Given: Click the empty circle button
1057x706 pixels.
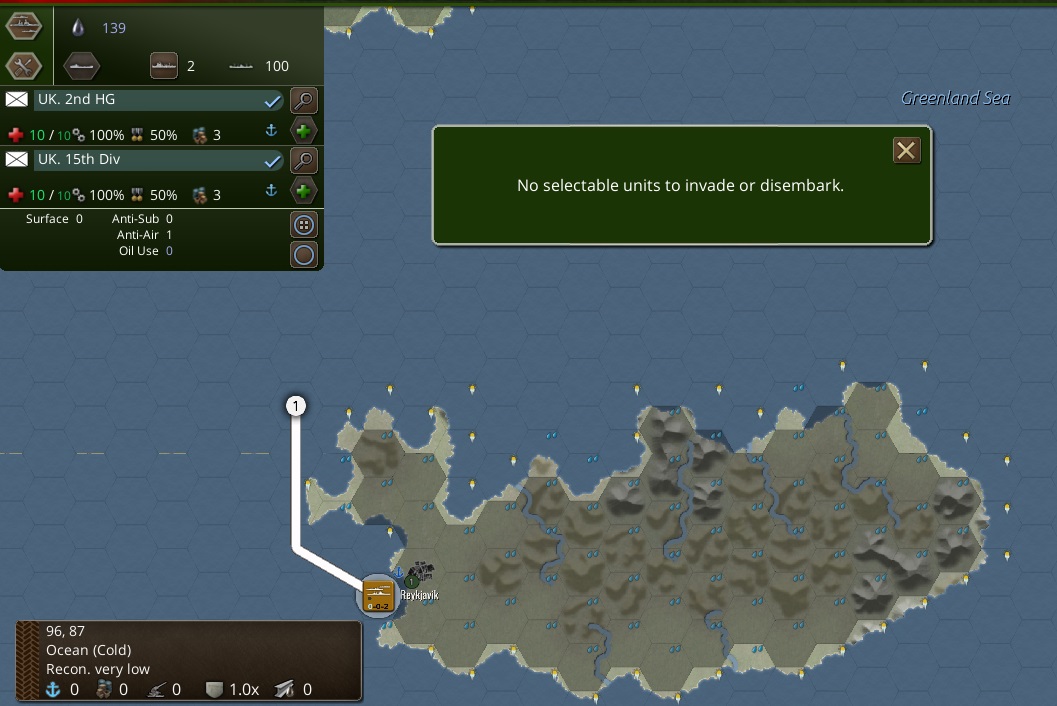Looking at the screenshot, I should (x=304, y=255).
